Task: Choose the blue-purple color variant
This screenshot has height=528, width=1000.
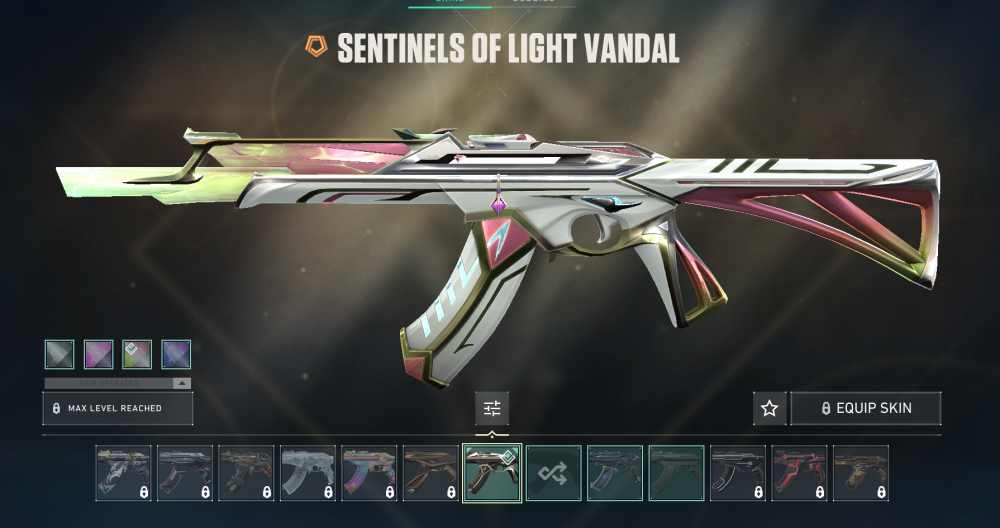Action: point(176,354)
